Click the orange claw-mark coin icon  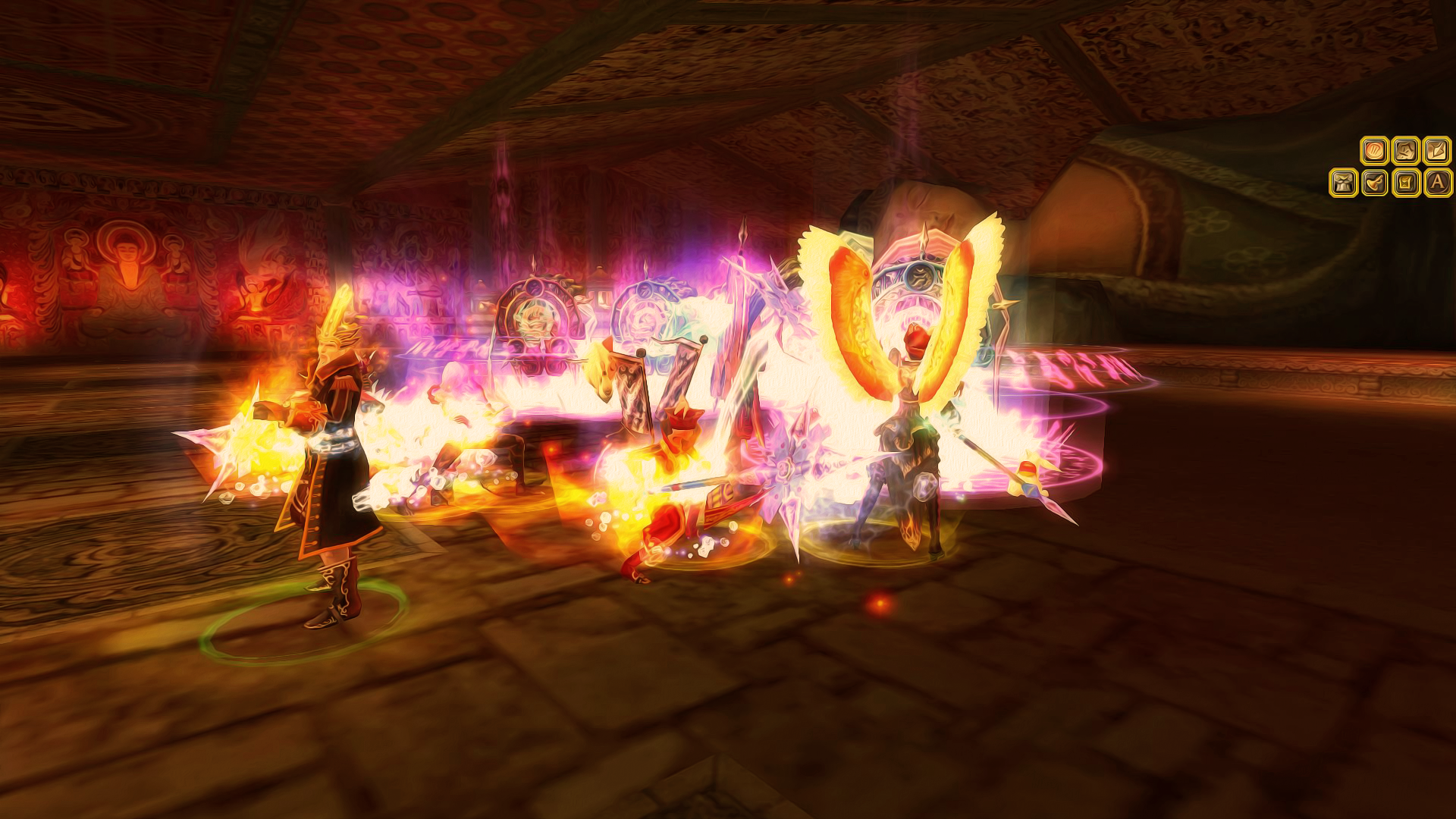tap(1374, 151)
